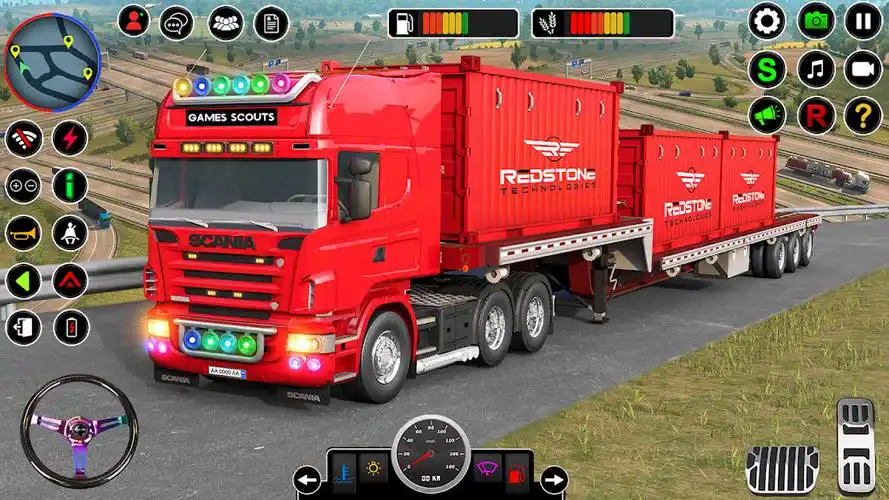Switch view with the video camera icon
Image resolution: width=889 pixels, height=500 pixels.
(x=863, y=69)
